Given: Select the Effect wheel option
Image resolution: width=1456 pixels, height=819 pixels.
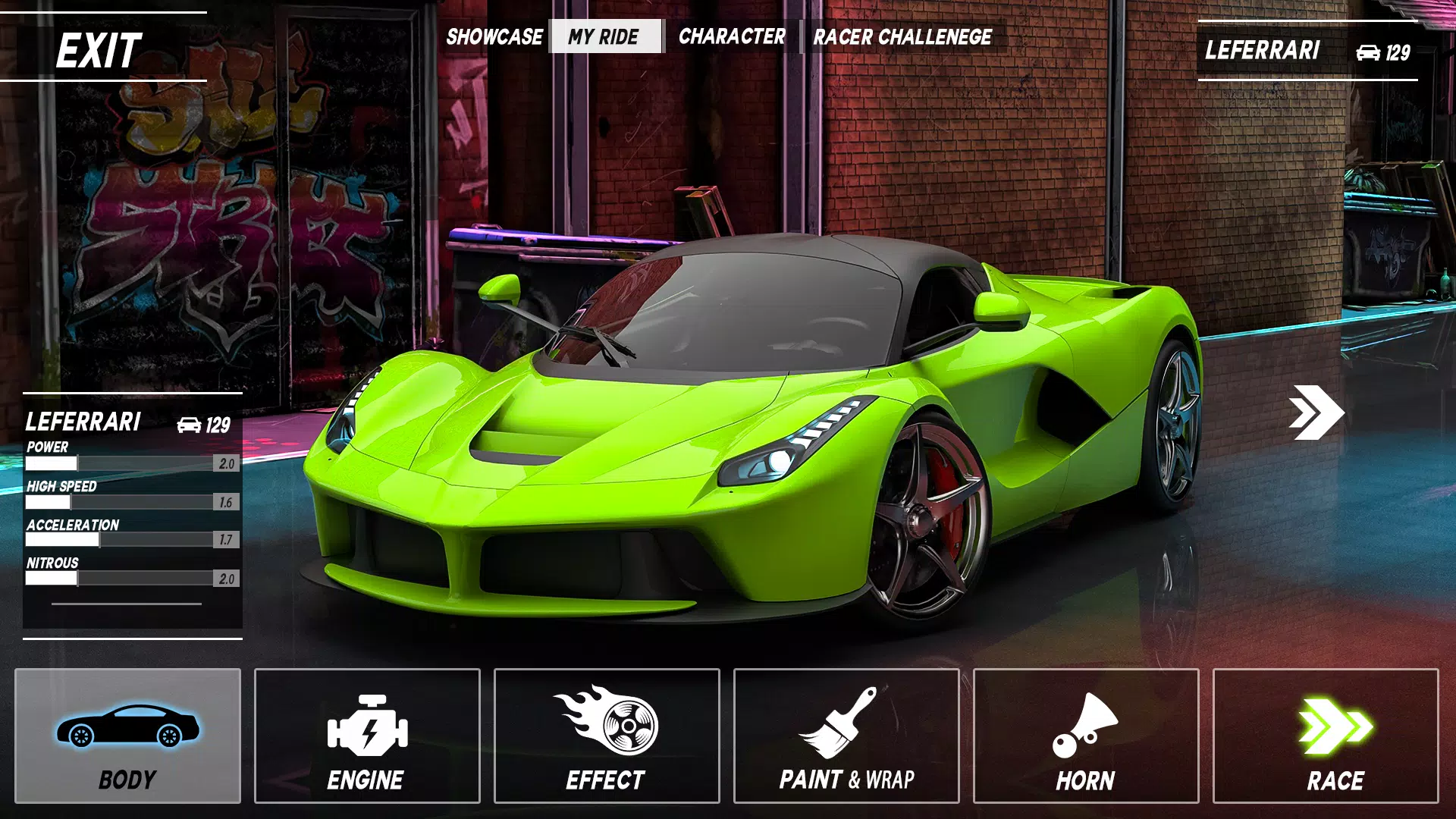Looking at the screenshot, I should [607, 736].
